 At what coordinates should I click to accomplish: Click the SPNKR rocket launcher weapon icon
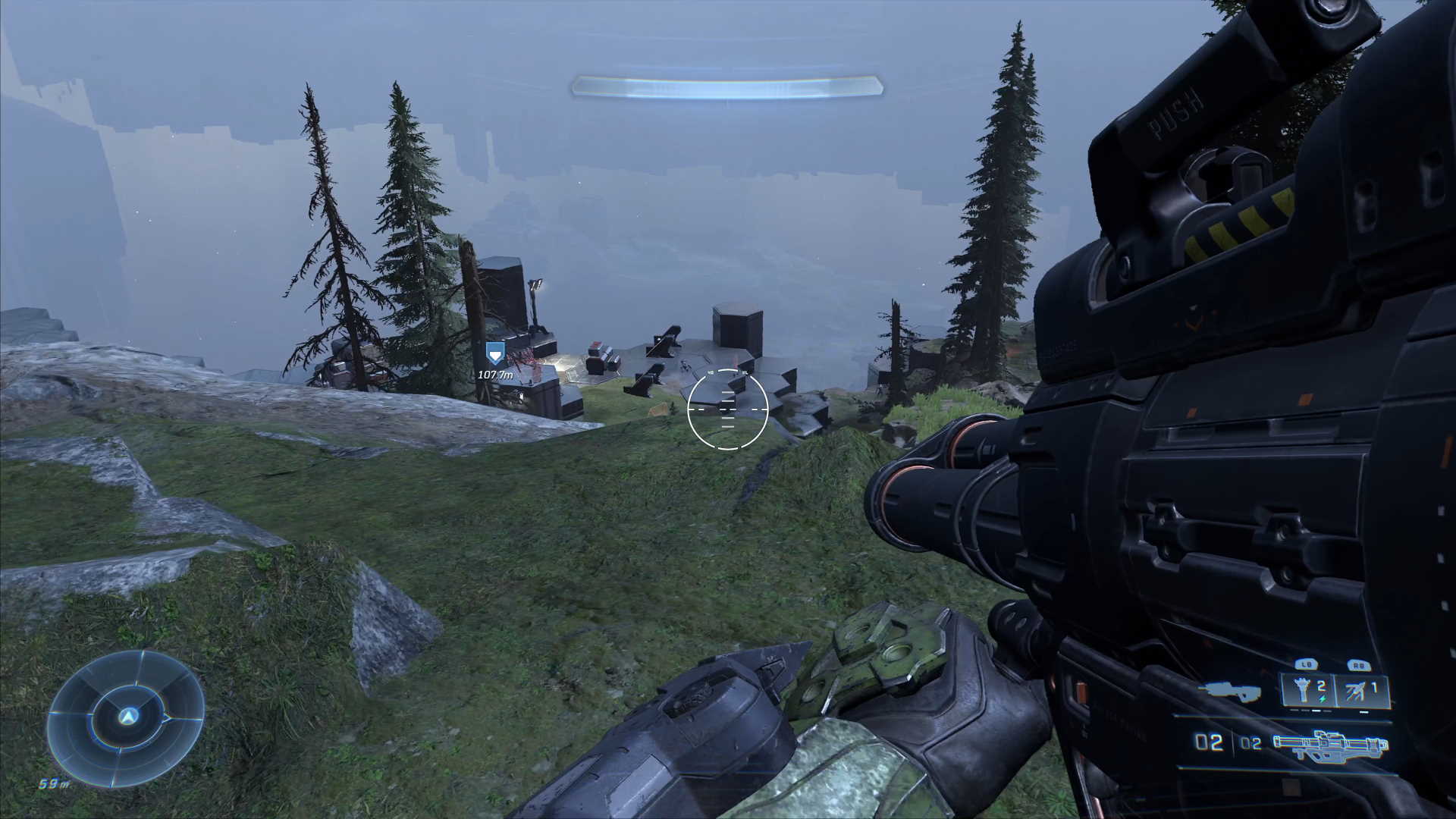coord(1329,745)
